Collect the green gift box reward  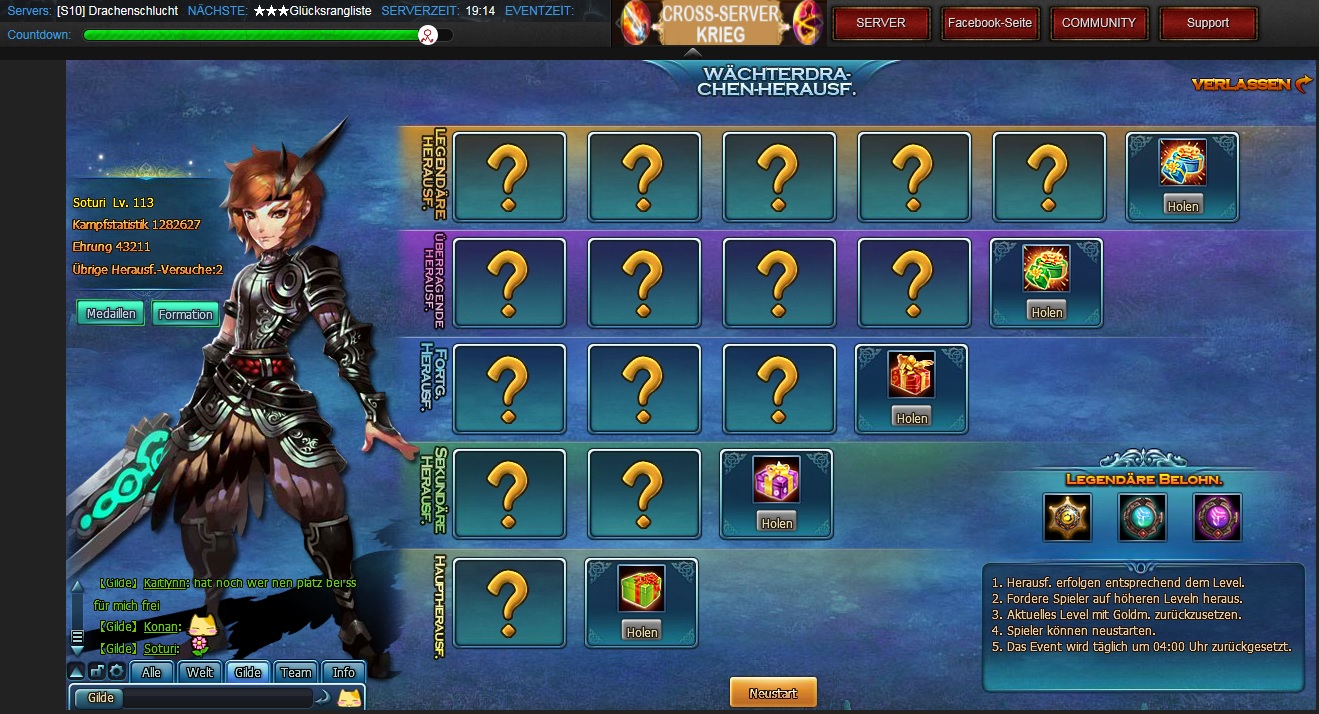[641, 632]
